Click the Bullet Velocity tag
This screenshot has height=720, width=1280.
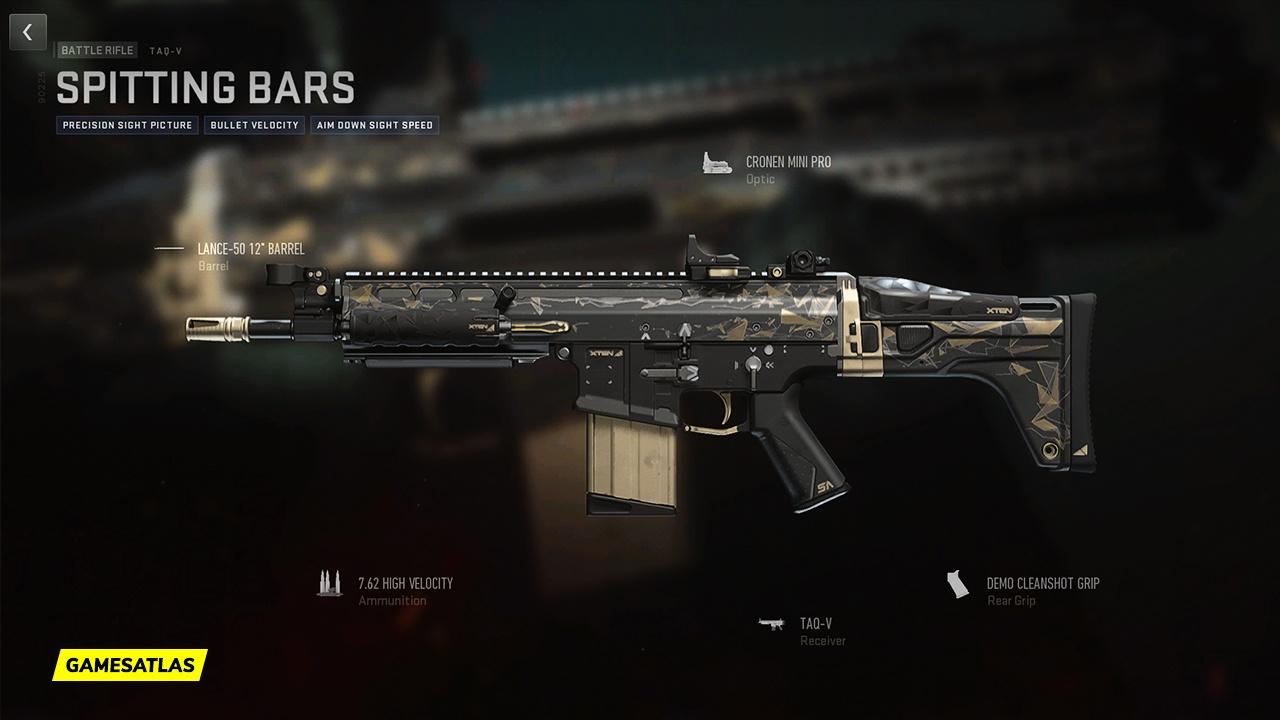pos(254,126)
